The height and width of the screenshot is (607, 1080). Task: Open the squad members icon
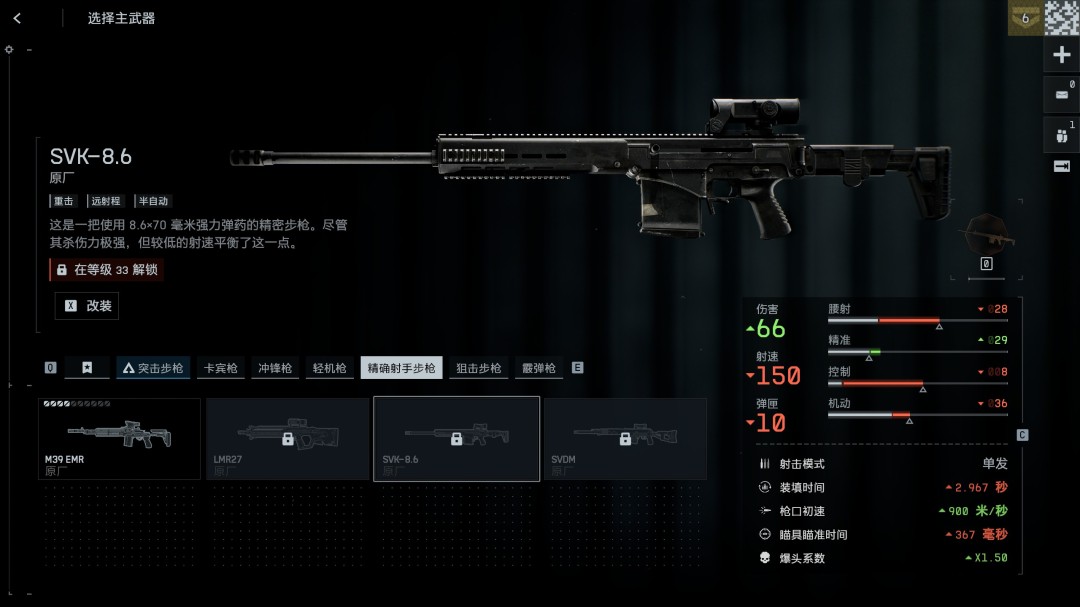(x=1061, y=135)
